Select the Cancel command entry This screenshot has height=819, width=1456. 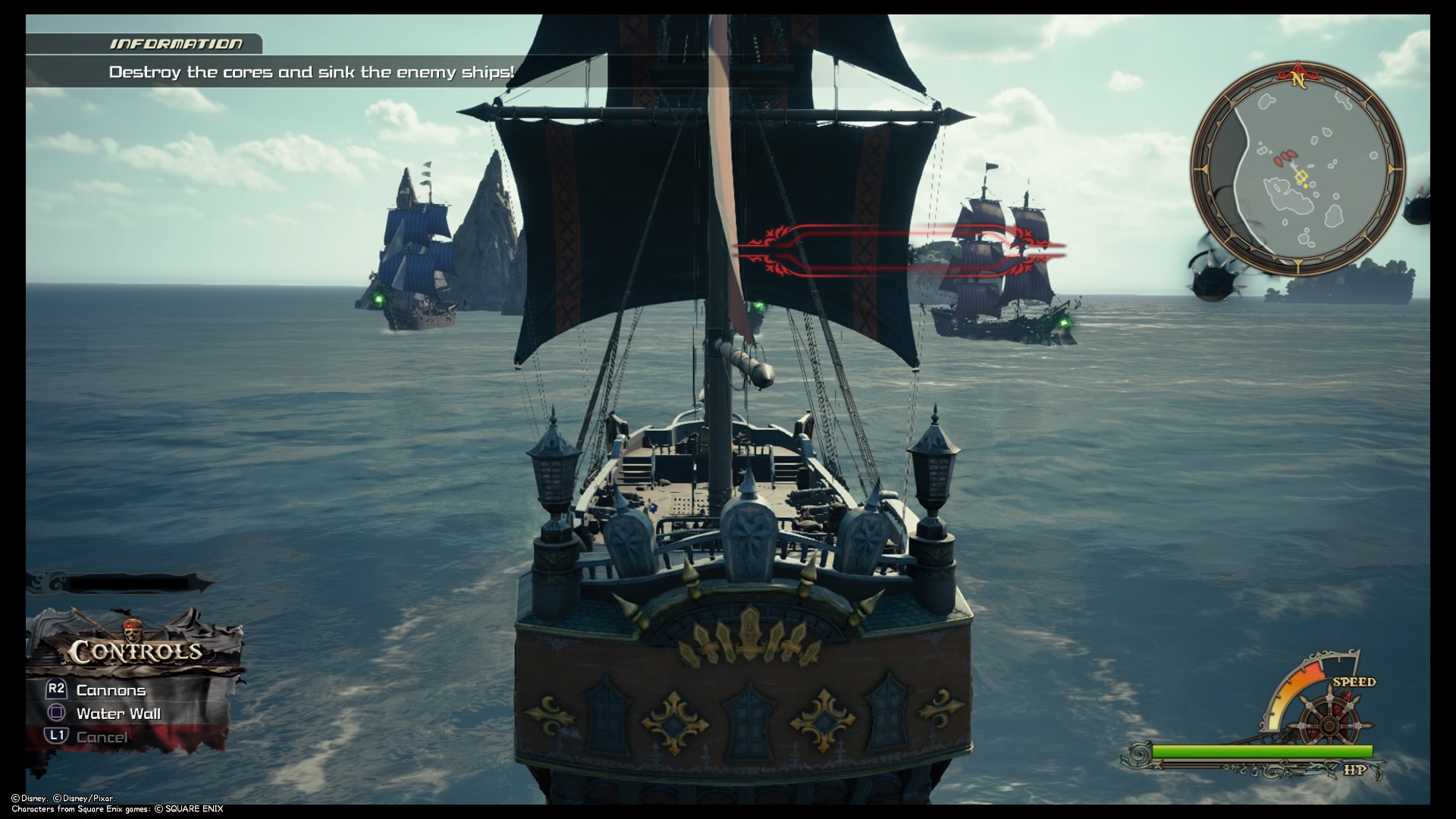[102, 736]
